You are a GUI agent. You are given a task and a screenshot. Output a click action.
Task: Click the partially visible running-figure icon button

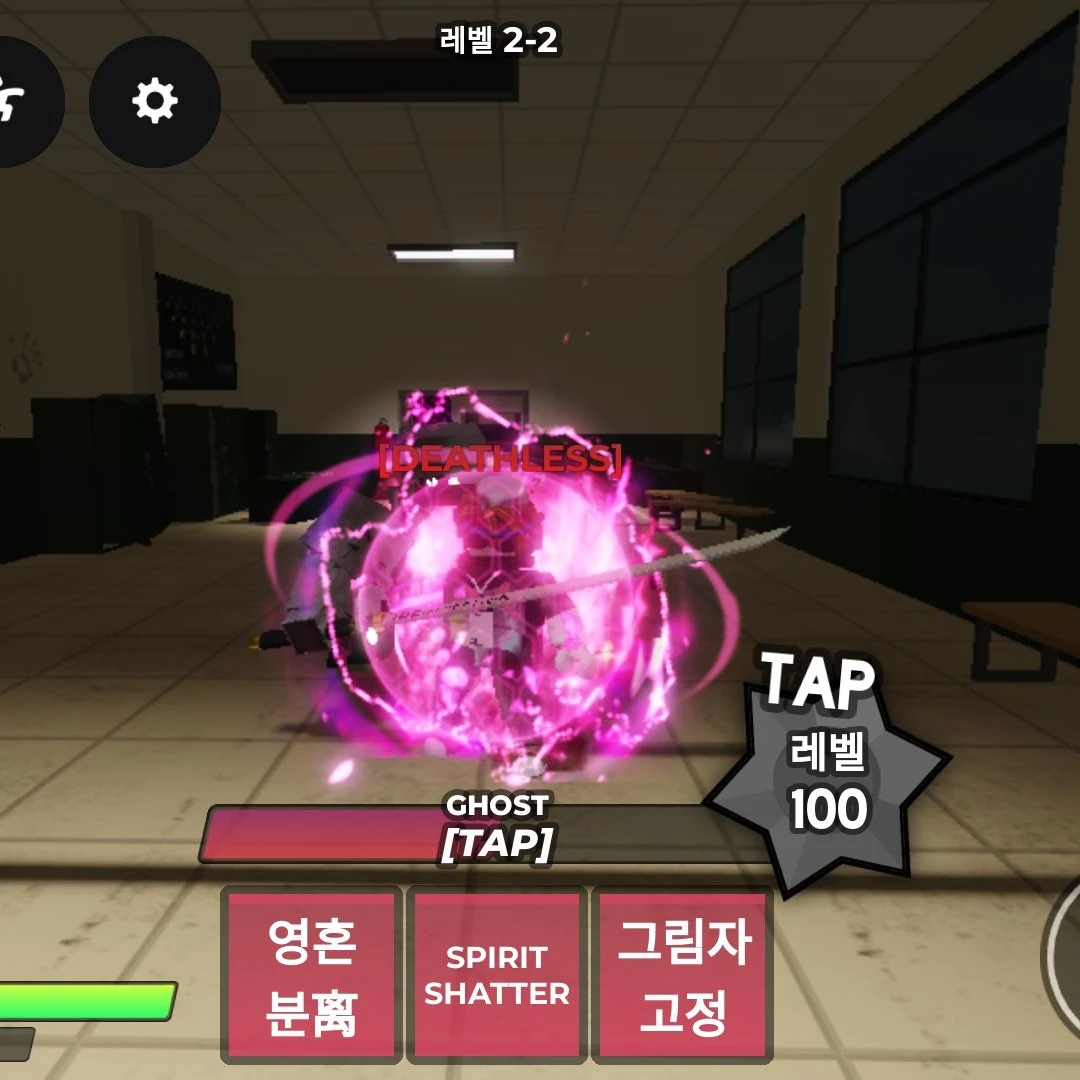pos(22,101)
